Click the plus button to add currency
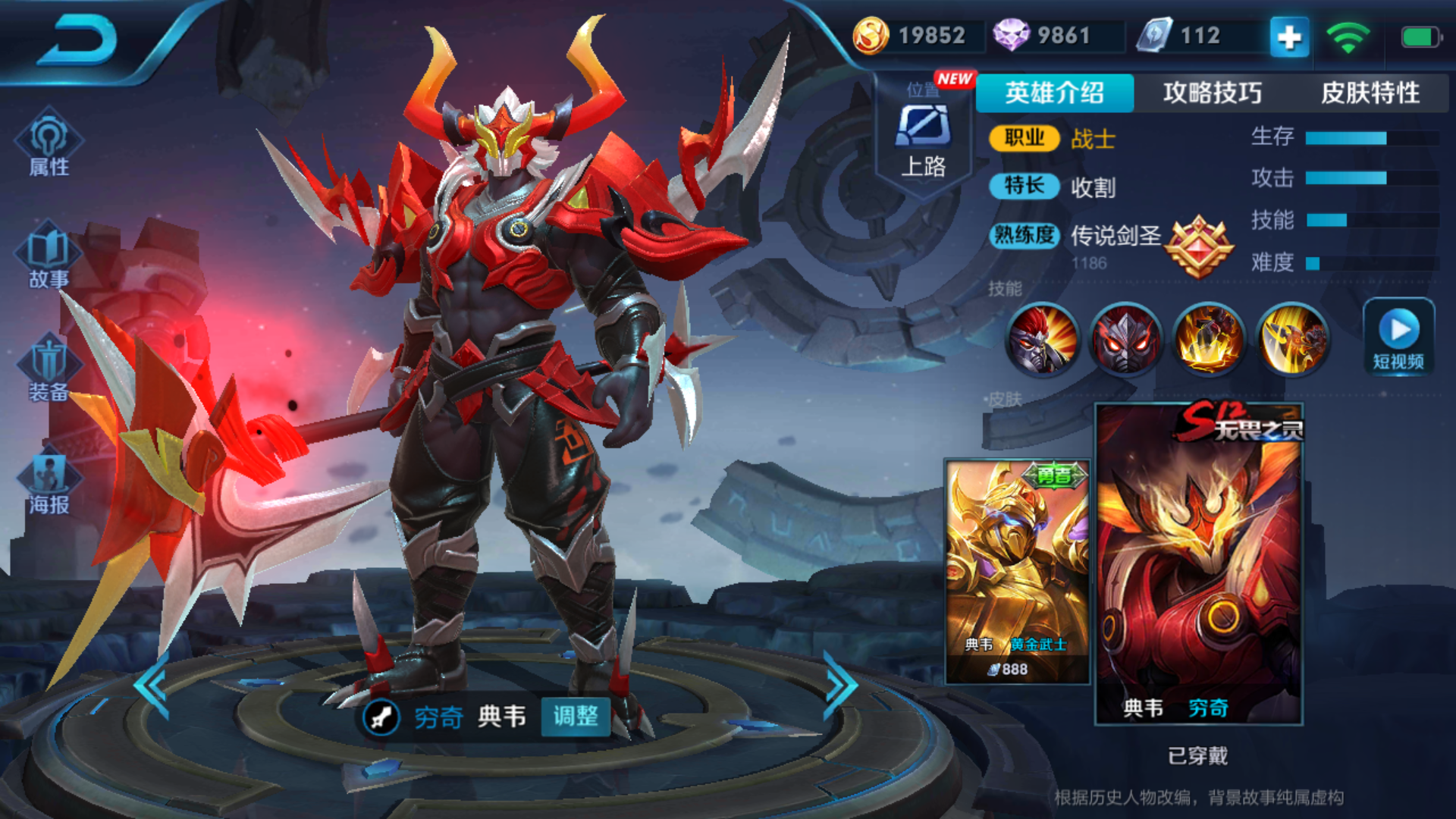 tap(1289, 36)
